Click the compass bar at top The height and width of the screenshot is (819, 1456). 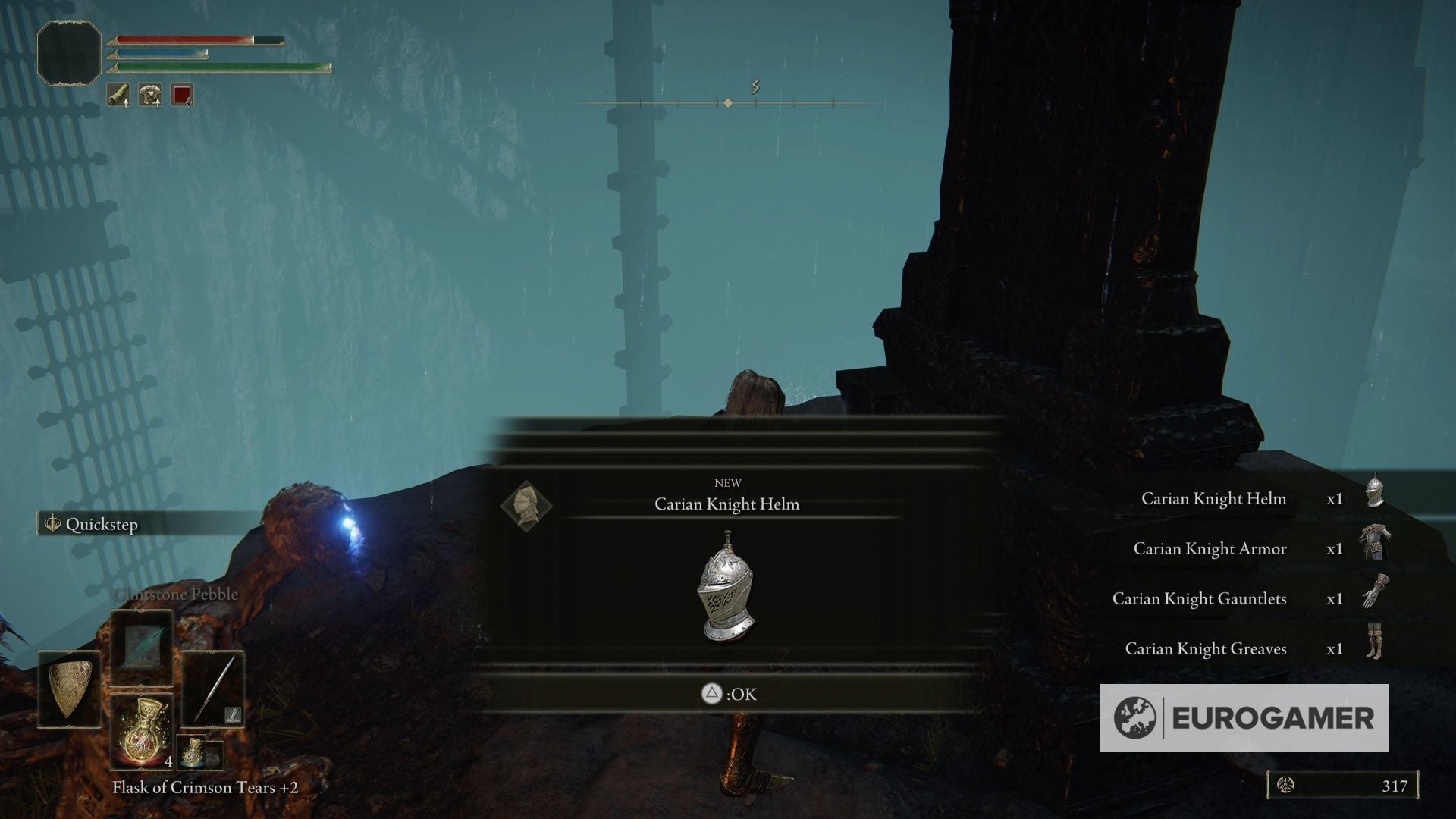[726, 102]
